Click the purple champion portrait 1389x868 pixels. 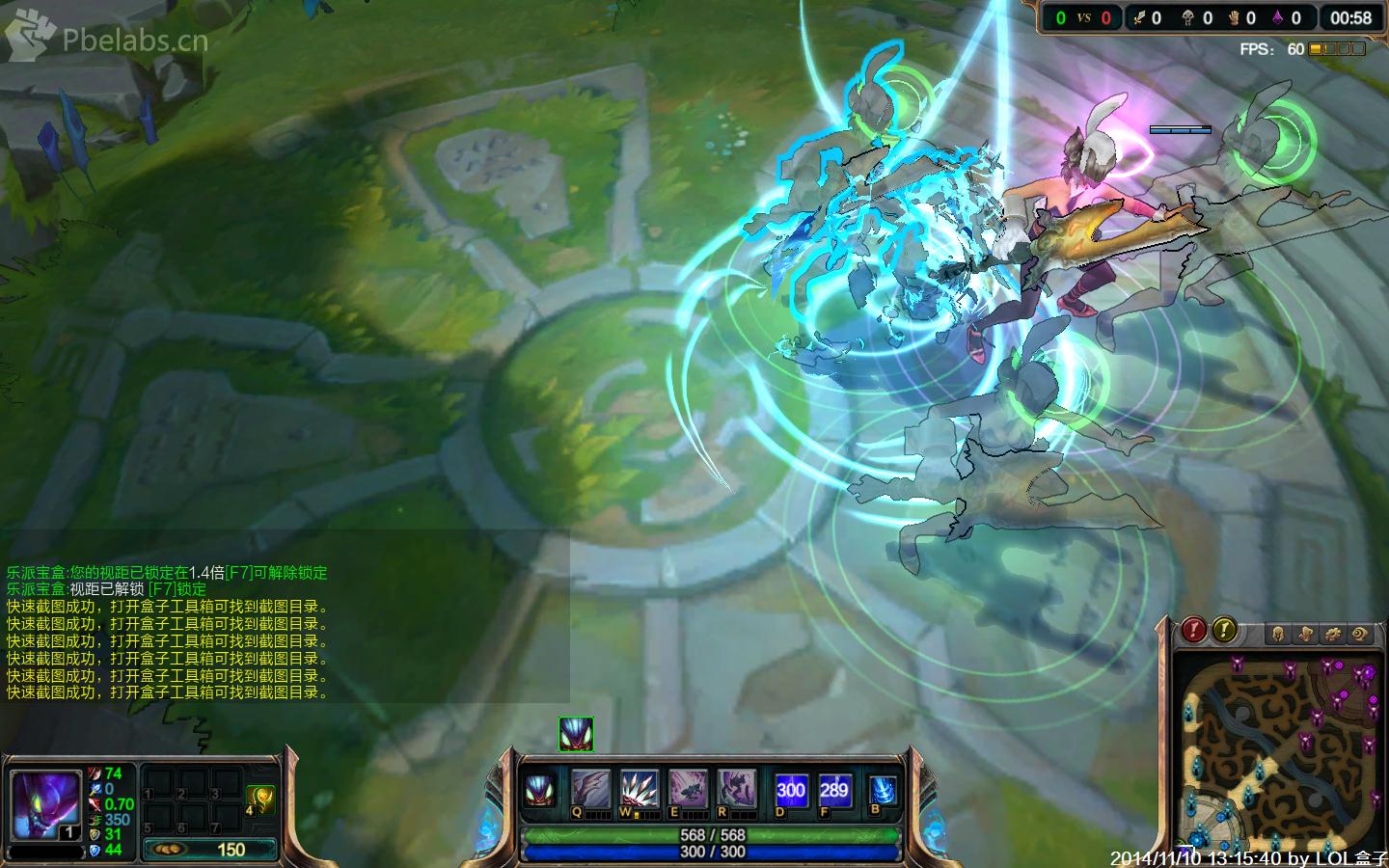[x=44, y=805]
